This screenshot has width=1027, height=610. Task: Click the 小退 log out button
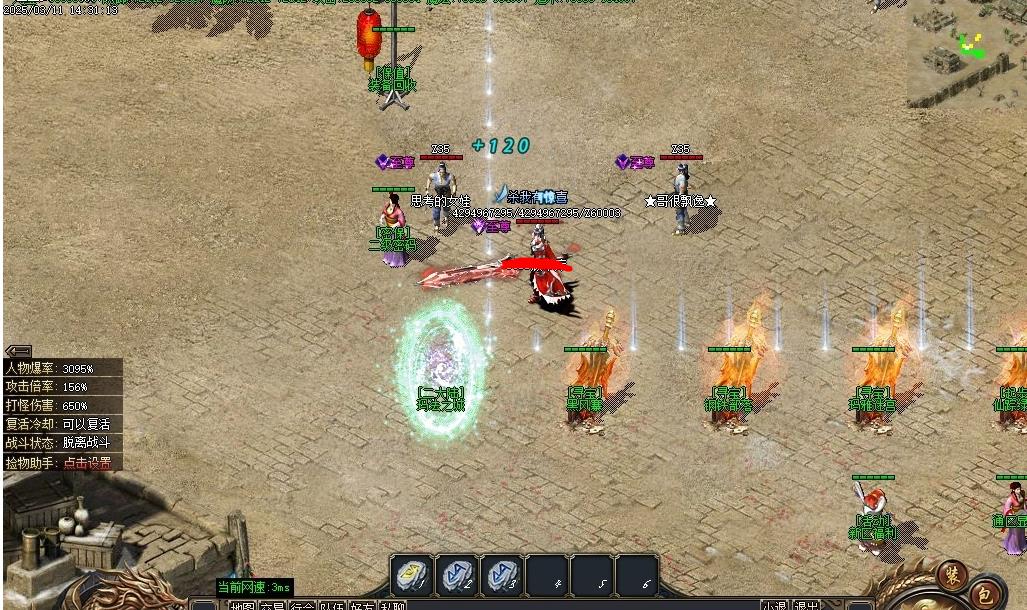[775, 605]
